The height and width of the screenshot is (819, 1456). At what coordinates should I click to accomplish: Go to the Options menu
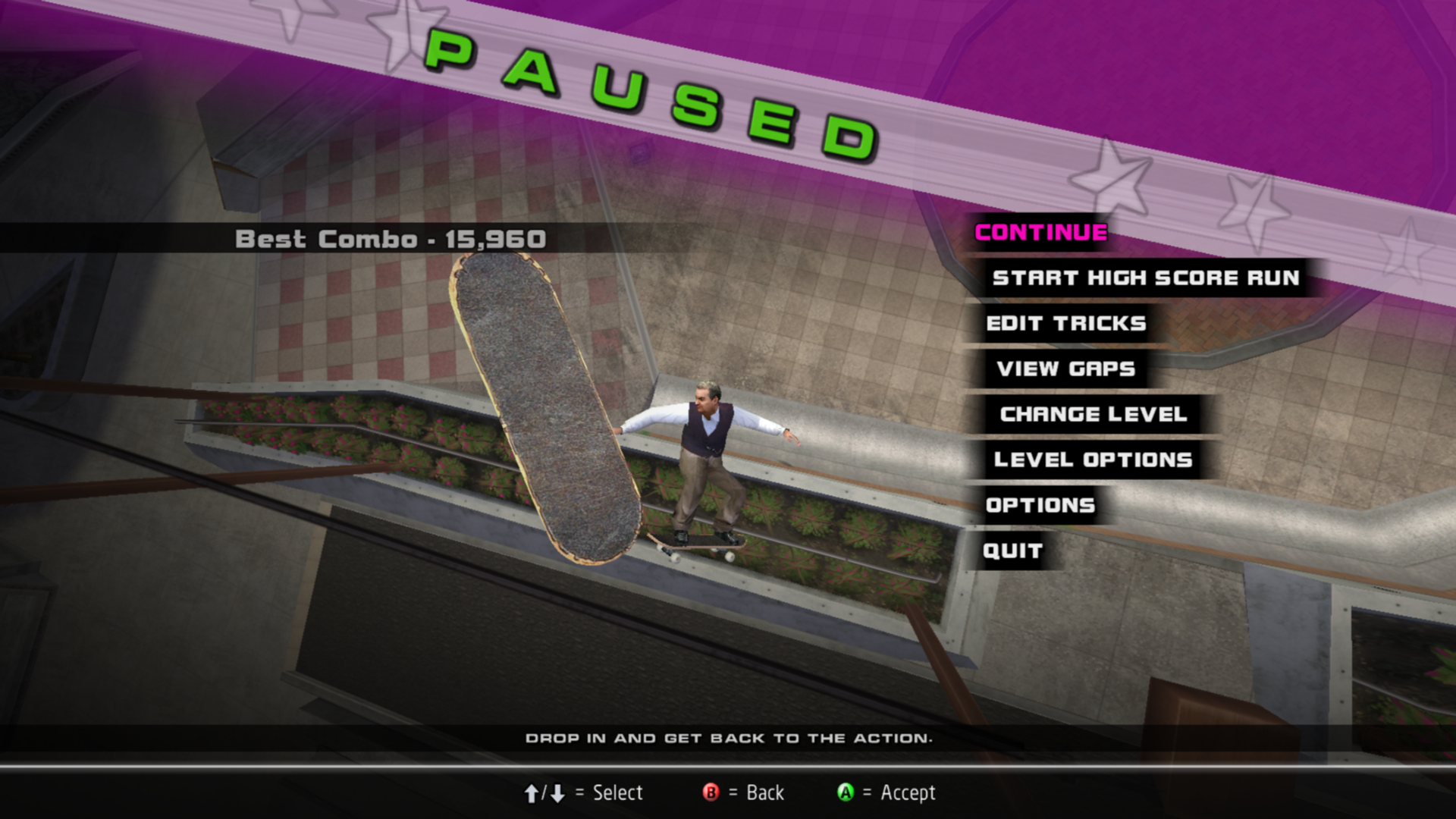point(1040,506)
